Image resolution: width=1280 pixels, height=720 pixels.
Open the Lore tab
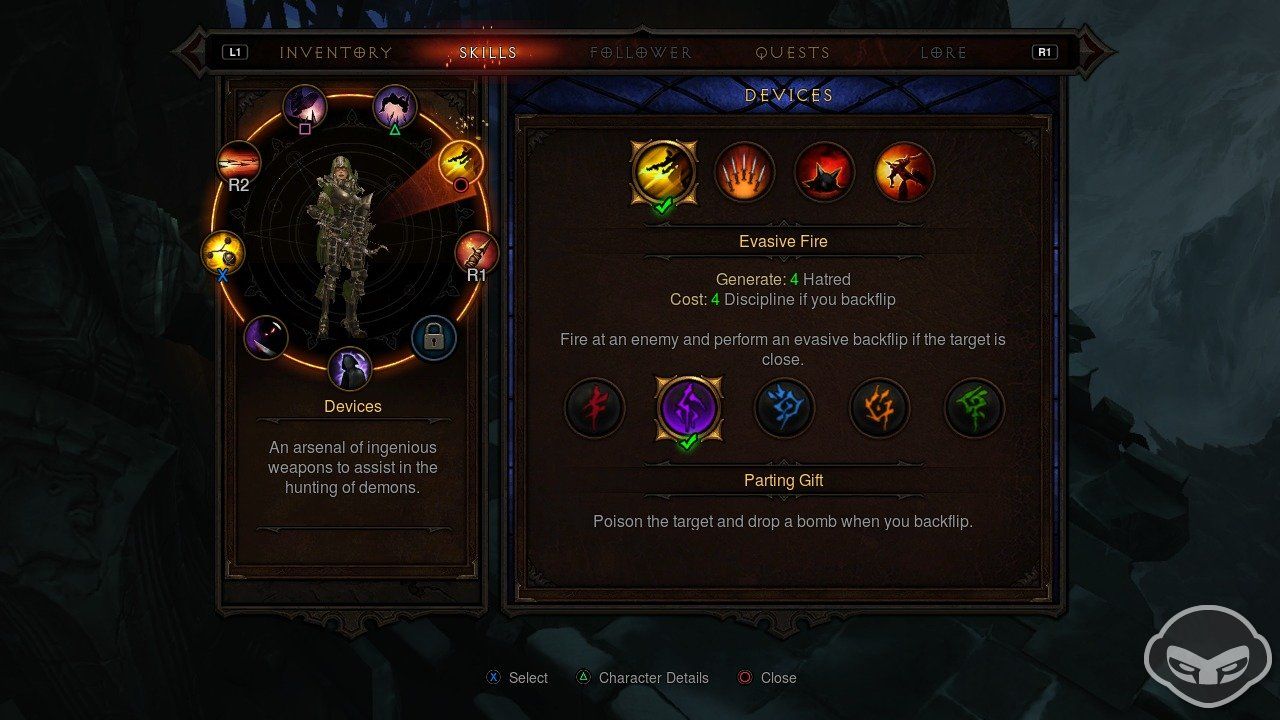click(941, 52)
